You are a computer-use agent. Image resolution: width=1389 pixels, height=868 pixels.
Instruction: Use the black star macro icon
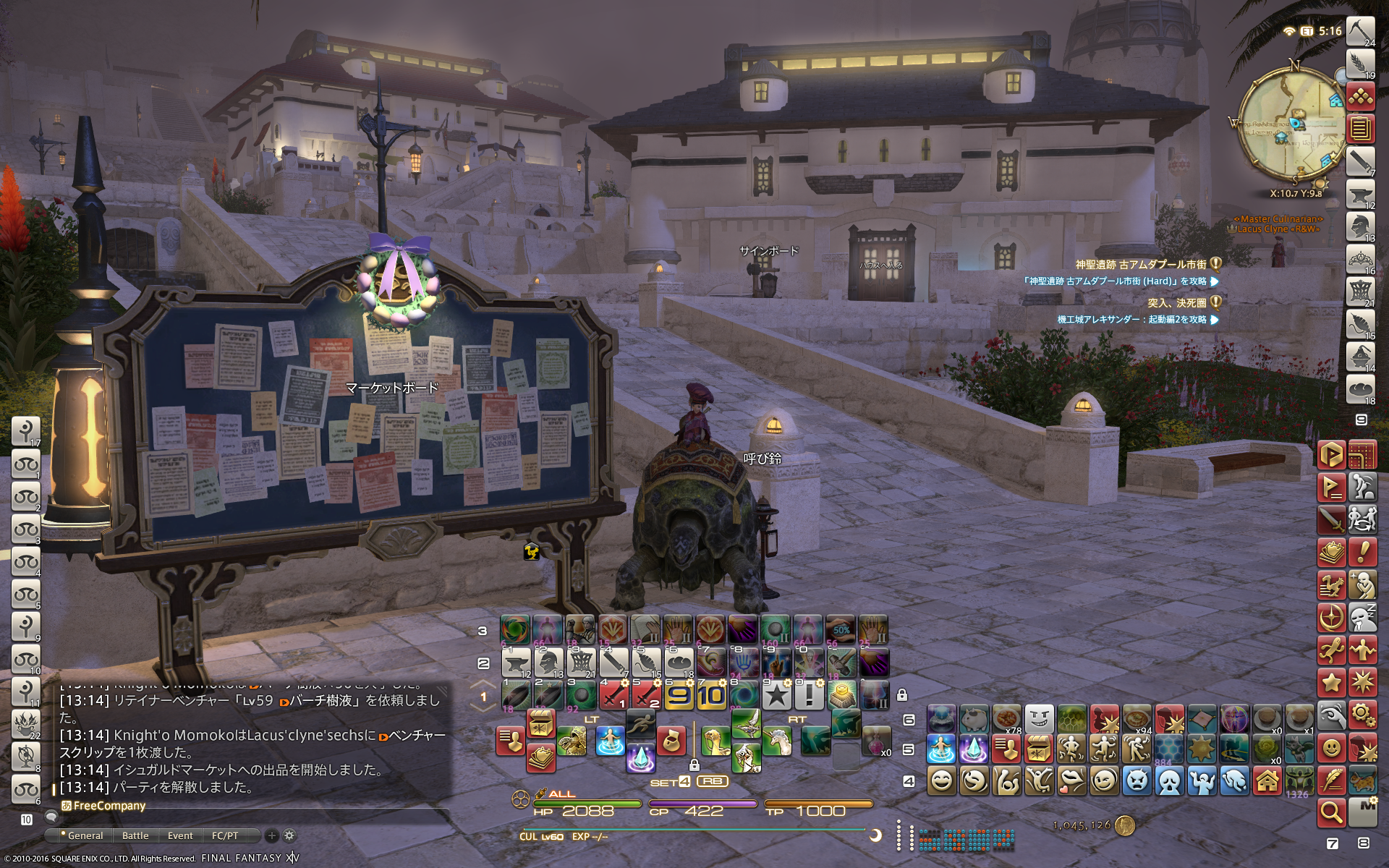pyautogui.click(x=776, y=696)
